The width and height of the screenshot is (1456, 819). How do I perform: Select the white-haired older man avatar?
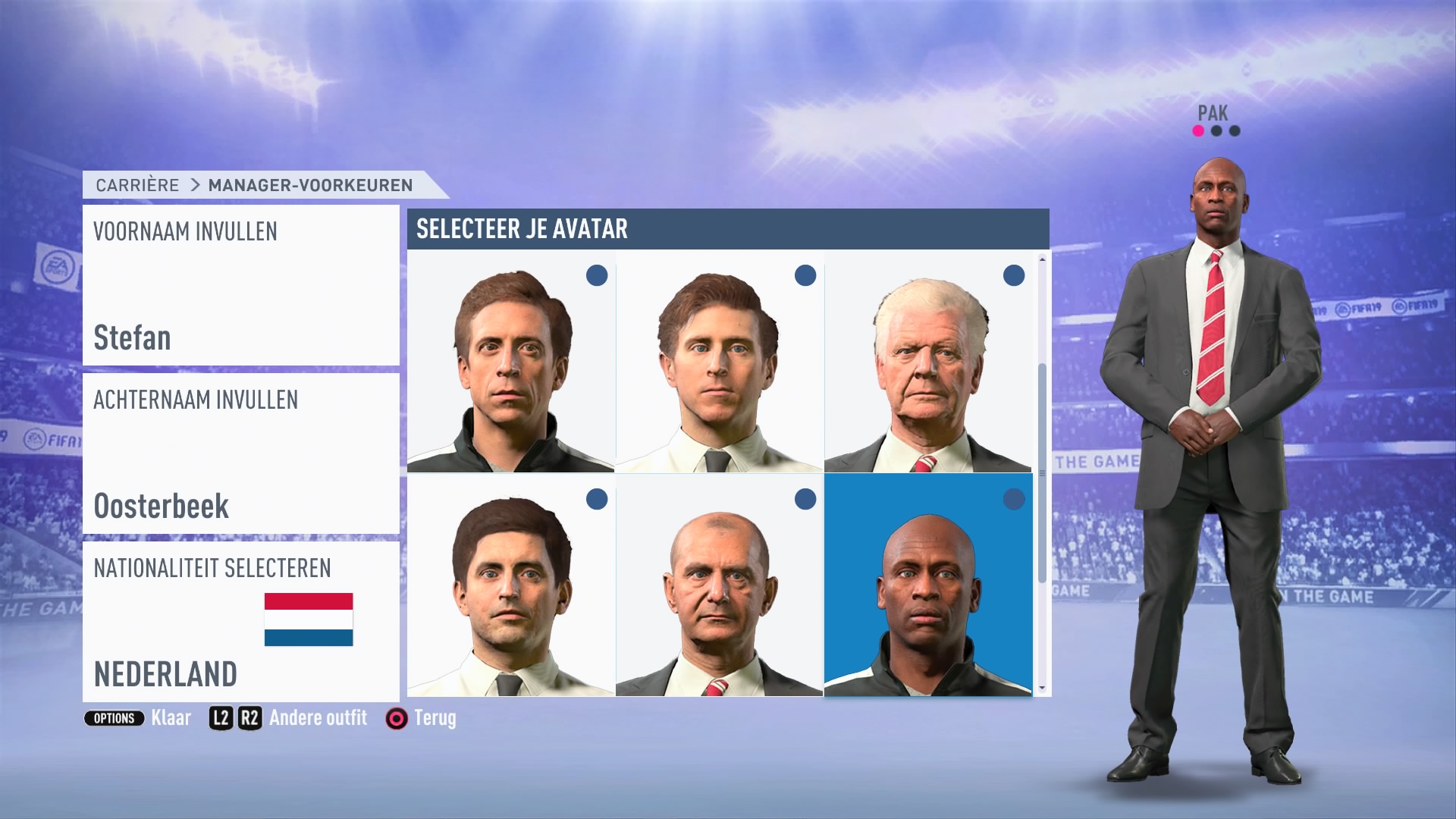click(927, 362)
